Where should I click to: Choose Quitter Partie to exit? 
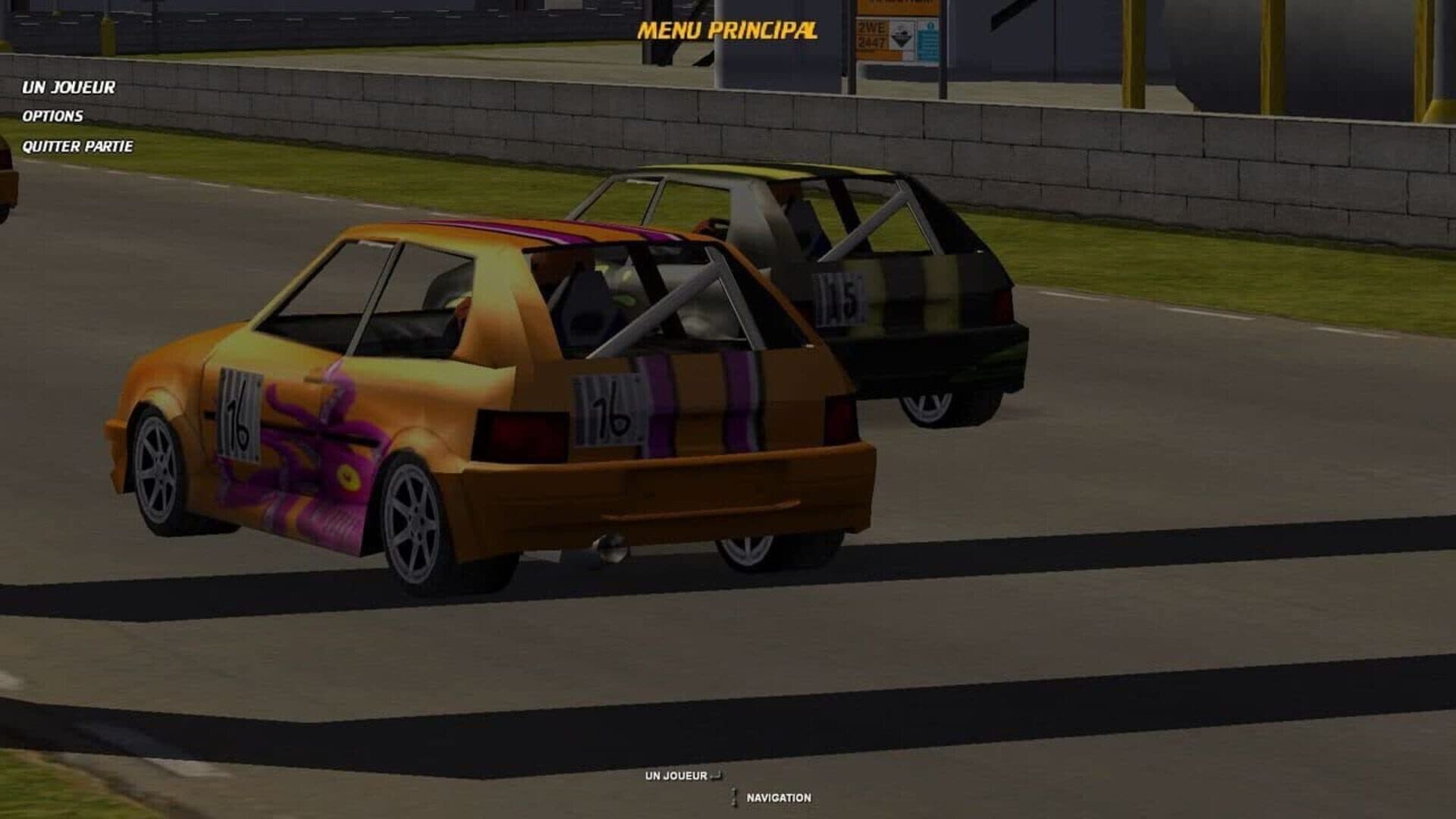(x=77, y=146)
